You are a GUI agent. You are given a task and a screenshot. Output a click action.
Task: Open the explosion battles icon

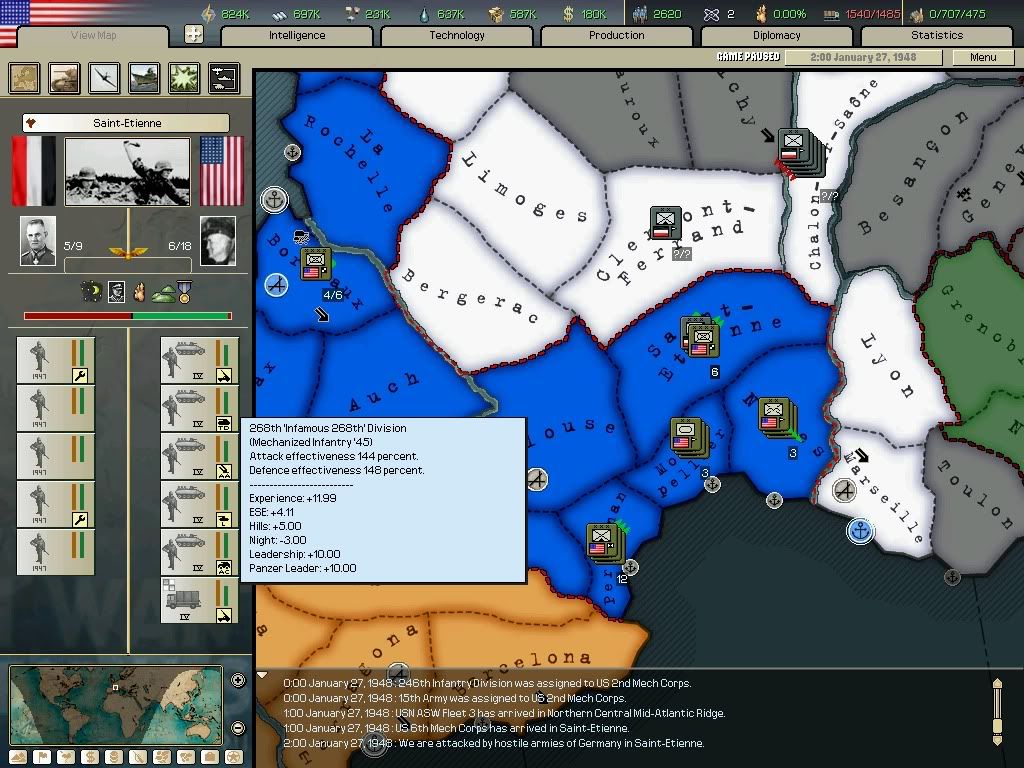[184, 78]
